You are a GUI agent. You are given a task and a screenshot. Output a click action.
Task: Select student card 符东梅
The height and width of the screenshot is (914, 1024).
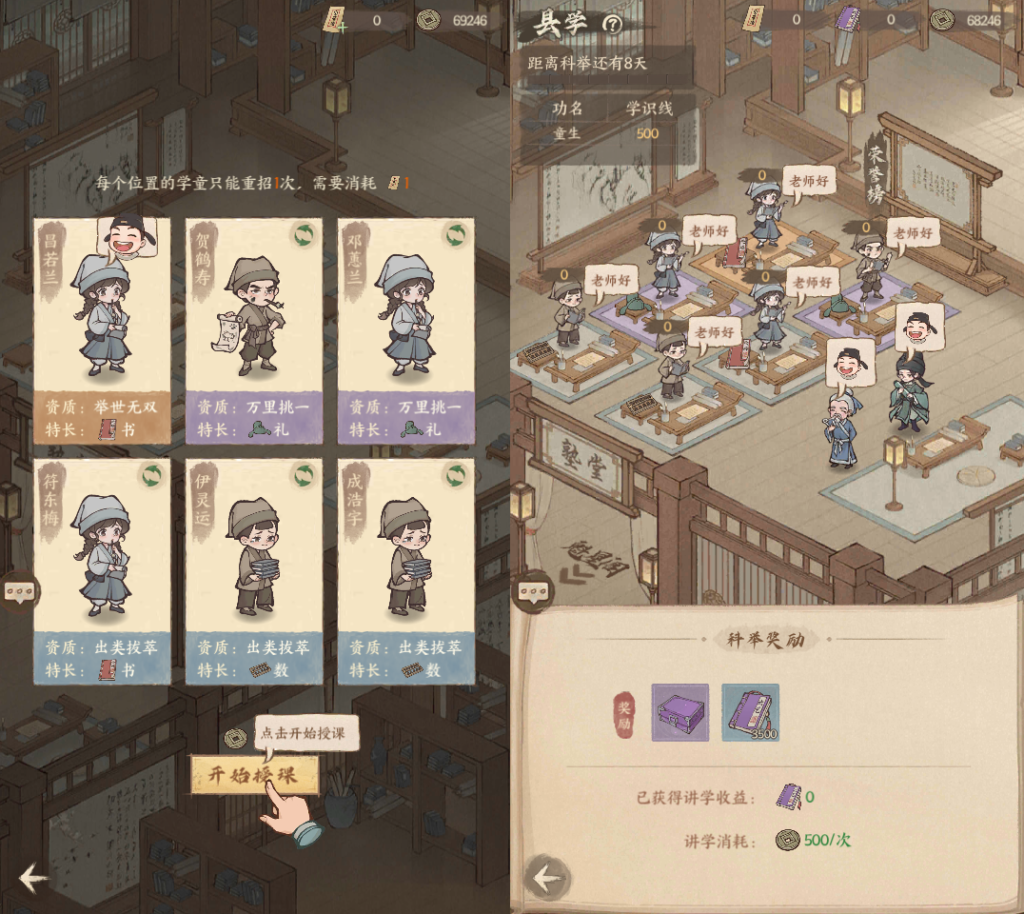click(x=102, y=571)
